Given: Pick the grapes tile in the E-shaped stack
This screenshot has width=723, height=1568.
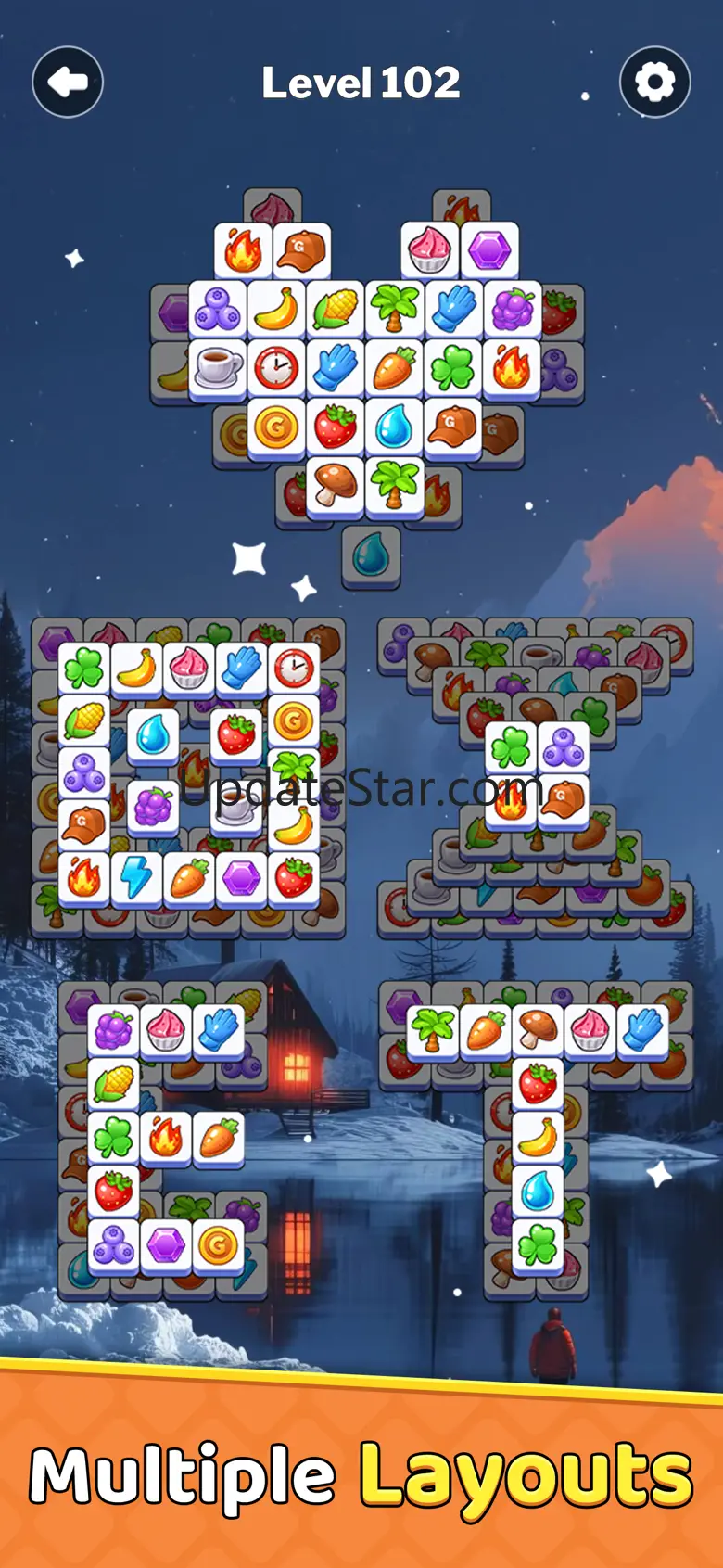Looking at the screenshot, I should coord(114,1029).
